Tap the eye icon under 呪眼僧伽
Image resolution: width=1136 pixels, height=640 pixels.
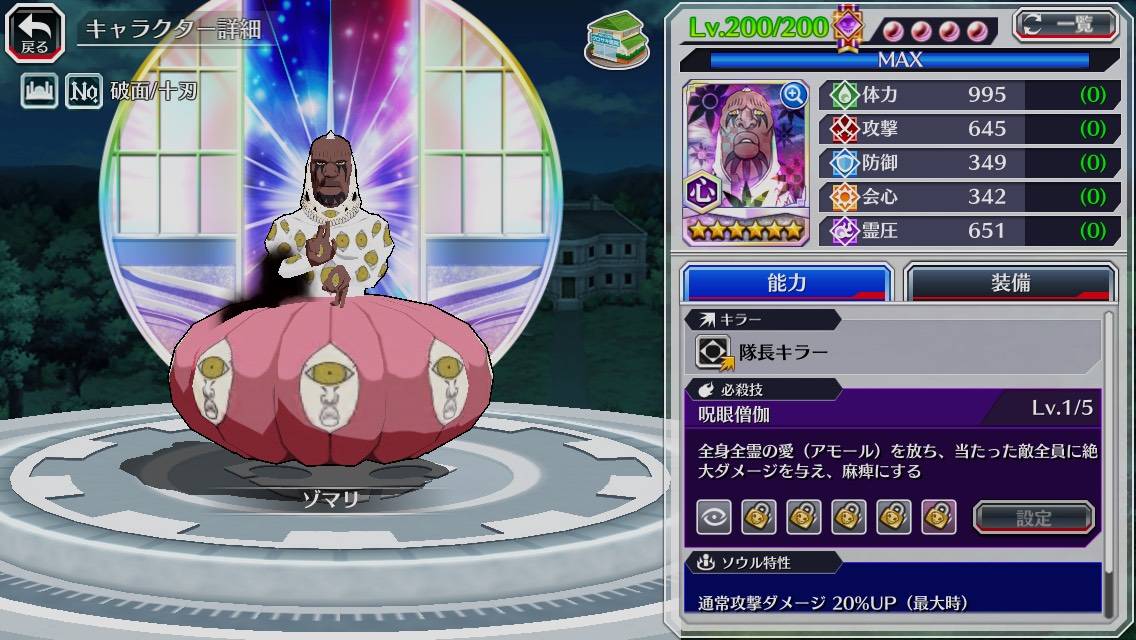click(x=714, y=517)
